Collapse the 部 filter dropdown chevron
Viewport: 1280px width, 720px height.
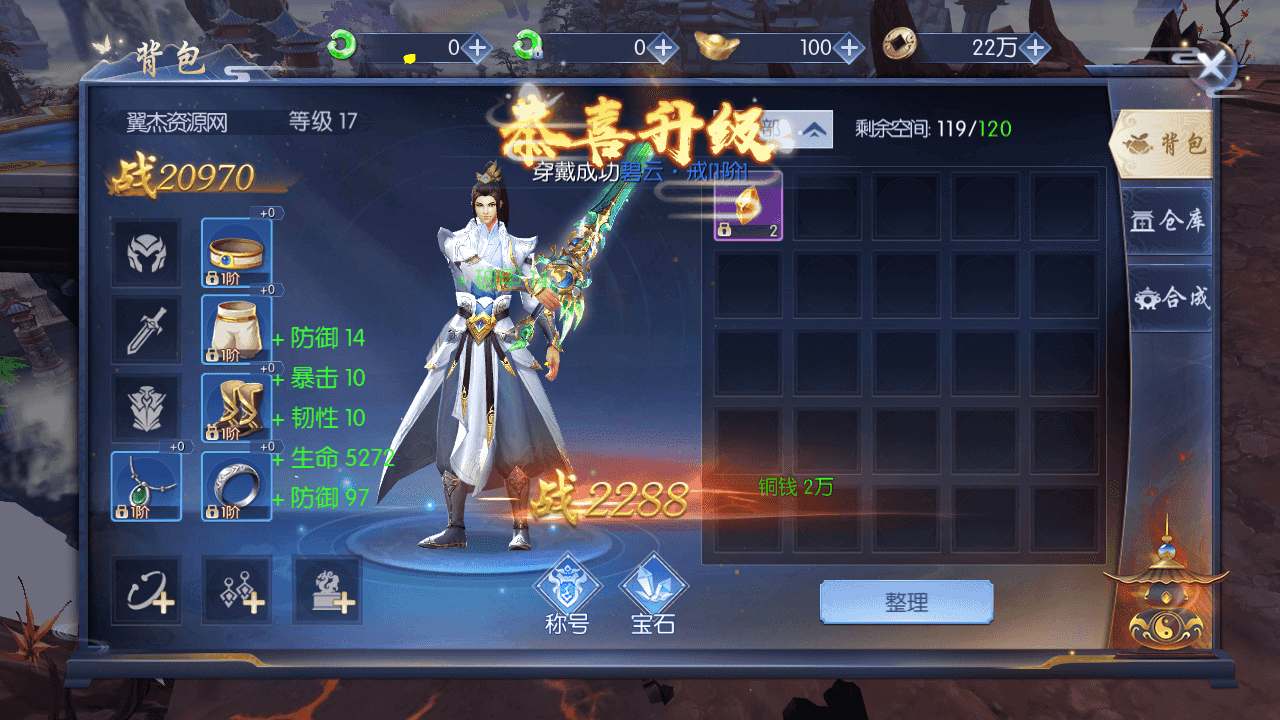(815, 129)
